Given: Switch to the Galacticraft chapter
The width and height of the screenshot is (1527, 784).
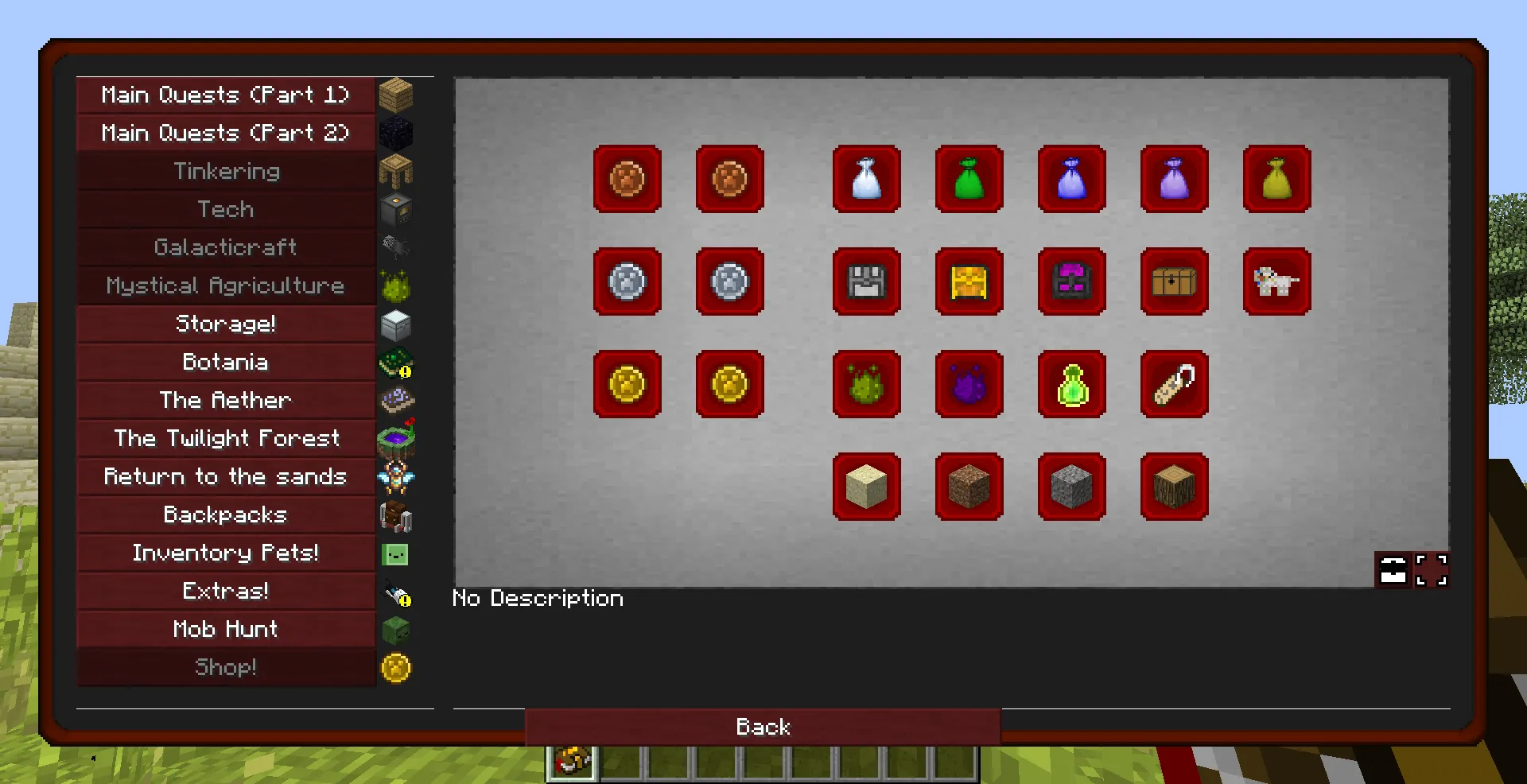Looking at the screenshot, I should click(x=226, y=247).
